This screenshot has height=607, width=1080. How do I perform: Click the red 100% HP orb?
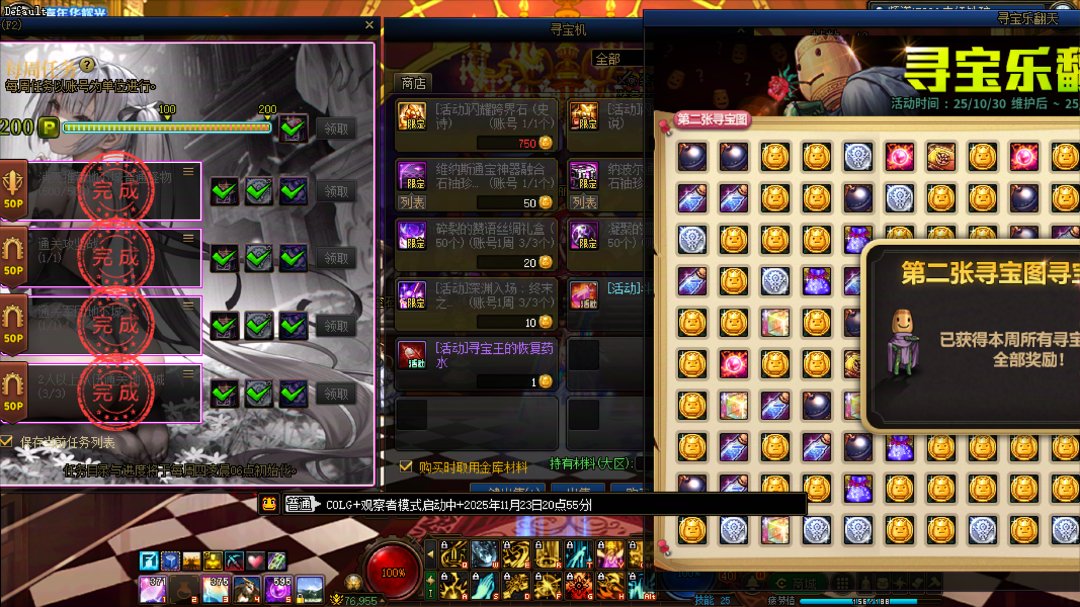coord(393,573)
